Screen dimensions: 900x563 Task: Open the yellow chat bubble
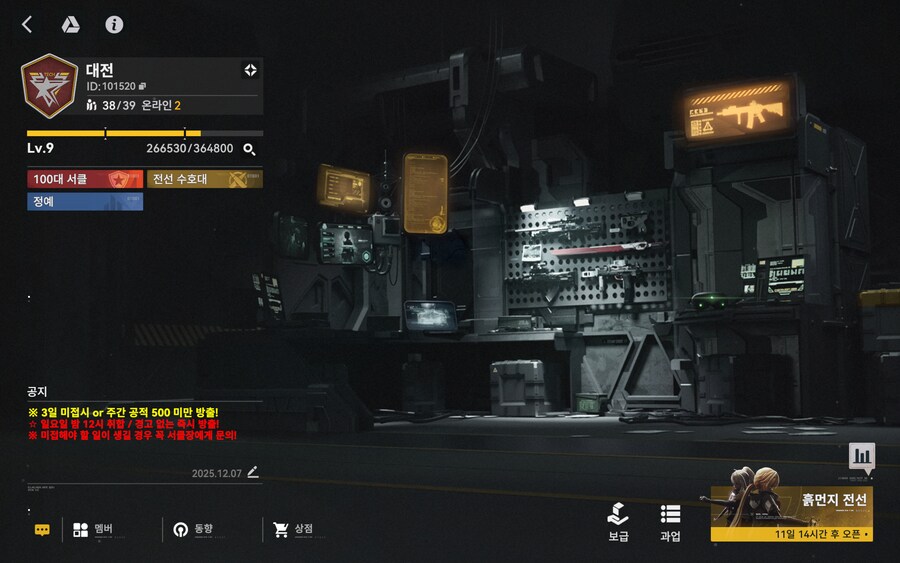42,530
